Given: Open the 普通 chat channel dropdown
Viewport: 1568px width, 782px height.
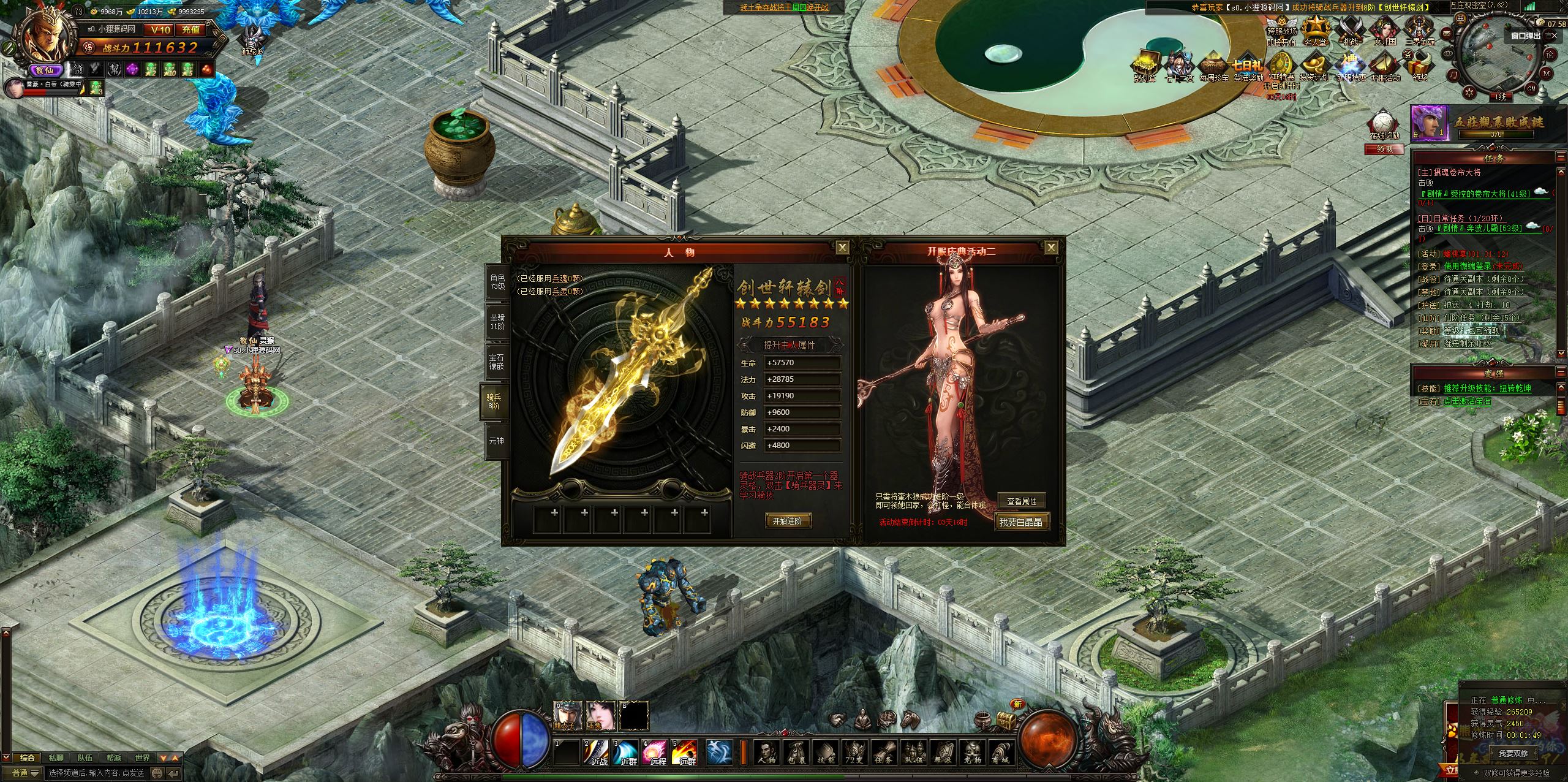Looking at the screenshot, I should [26, 773].
